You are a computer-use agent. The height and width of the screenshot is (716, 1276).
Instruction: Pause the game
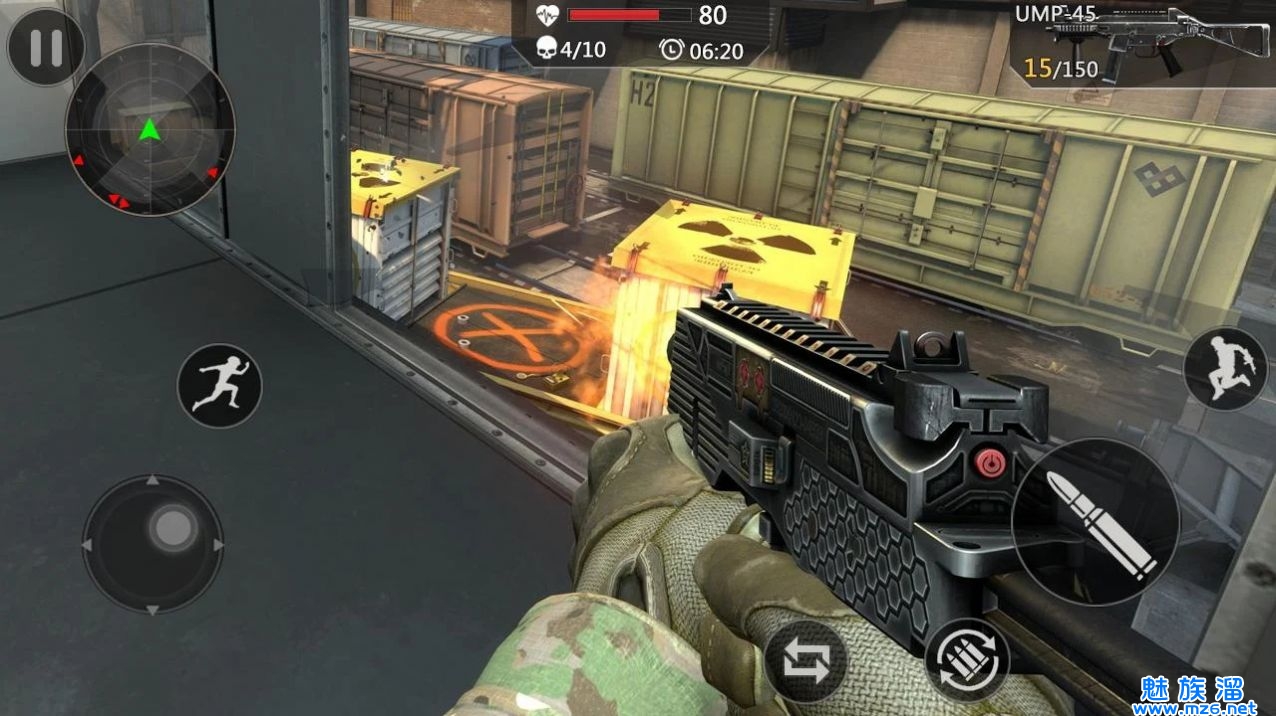tap(46, 47)
